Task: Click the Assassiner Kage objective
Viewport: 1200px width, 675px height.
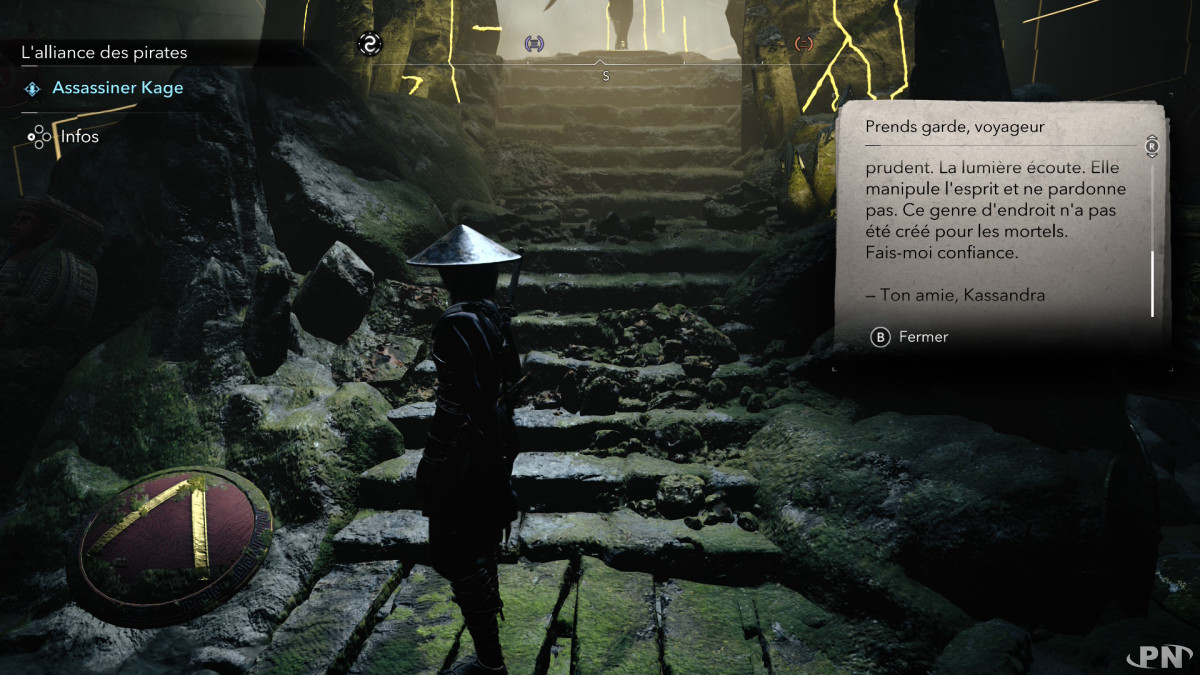Action: click(x=117, y=88)
